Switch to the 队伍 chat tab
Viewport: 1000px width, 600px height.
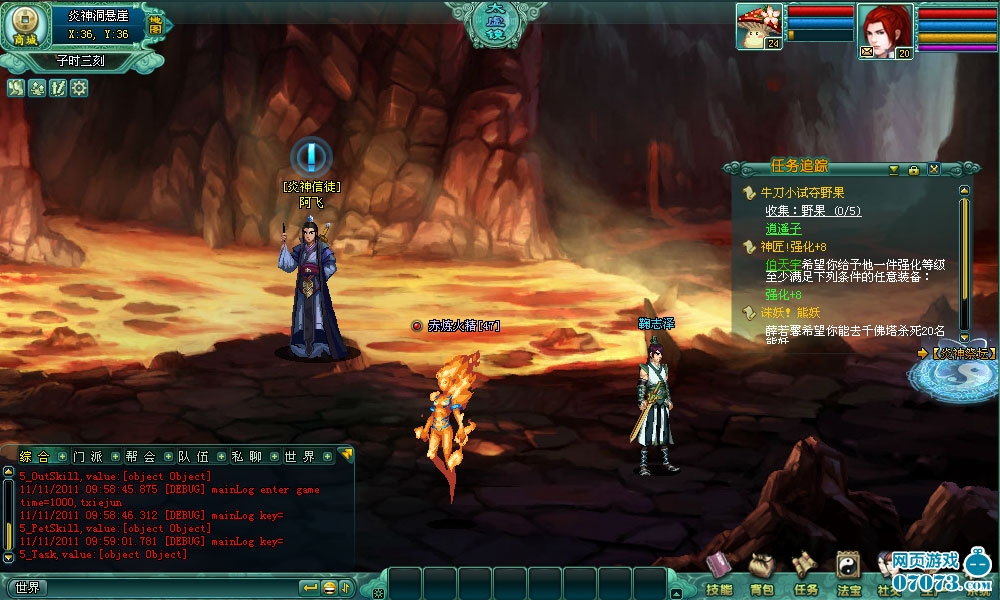point(193,457)
